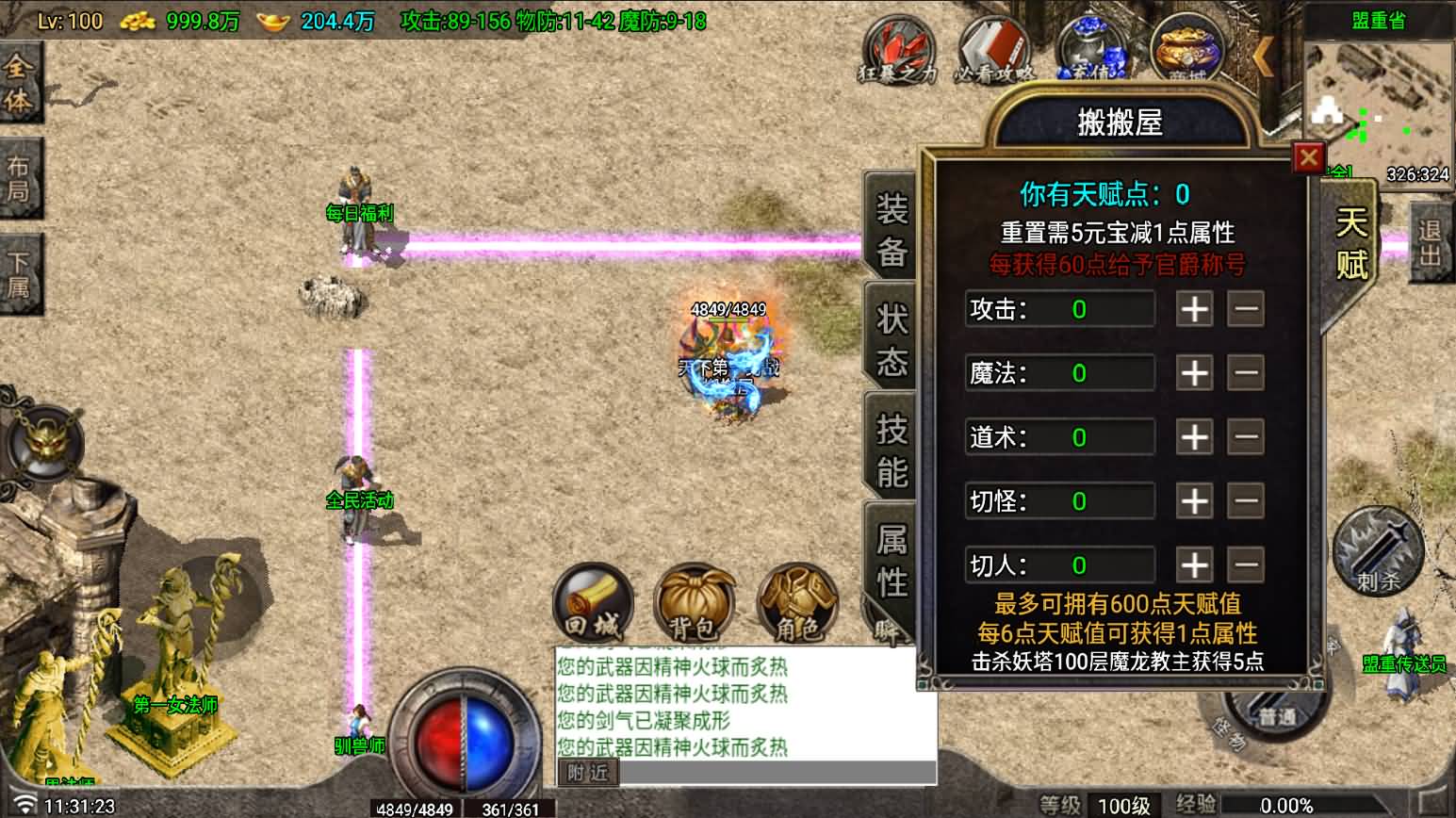Open the 必看攻略 guide book icon

[993, 47]
